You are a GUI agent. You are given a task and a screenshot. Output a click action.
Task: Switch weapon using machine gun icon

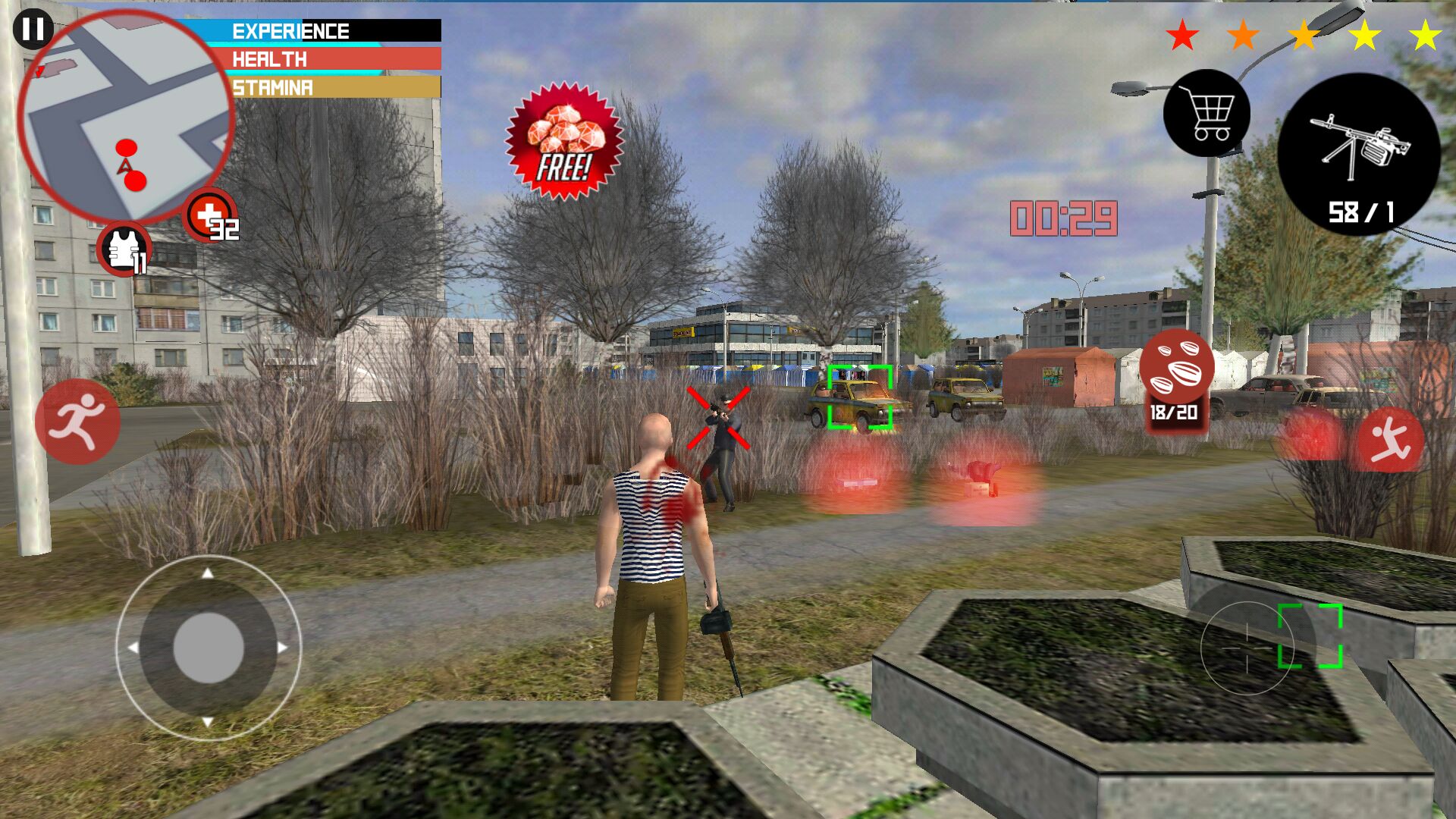(1359, 155)
